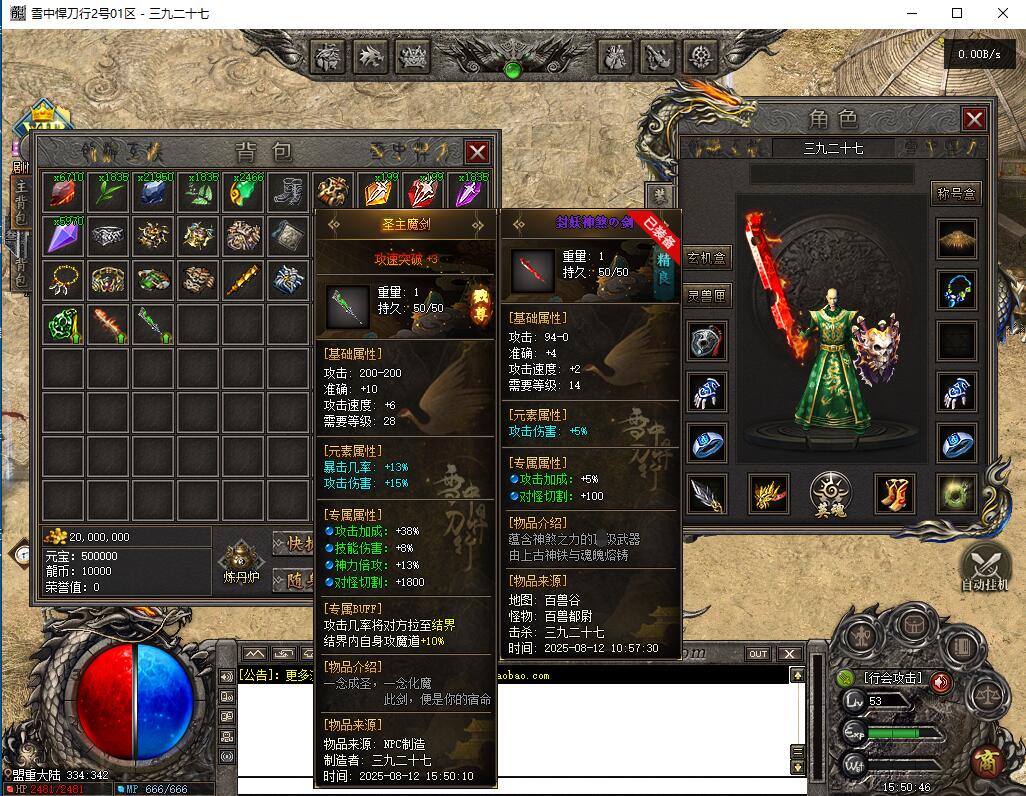1026x796 pixels.
Task: Click the chat window OUT button
Action: click(x=759, y=654)
